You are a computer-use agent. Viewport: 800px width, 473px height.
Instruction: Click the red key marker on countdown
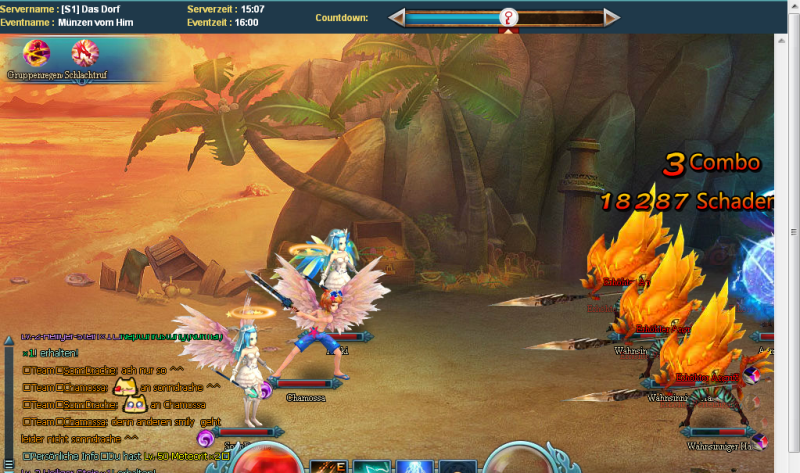click(x=510, y=17)
